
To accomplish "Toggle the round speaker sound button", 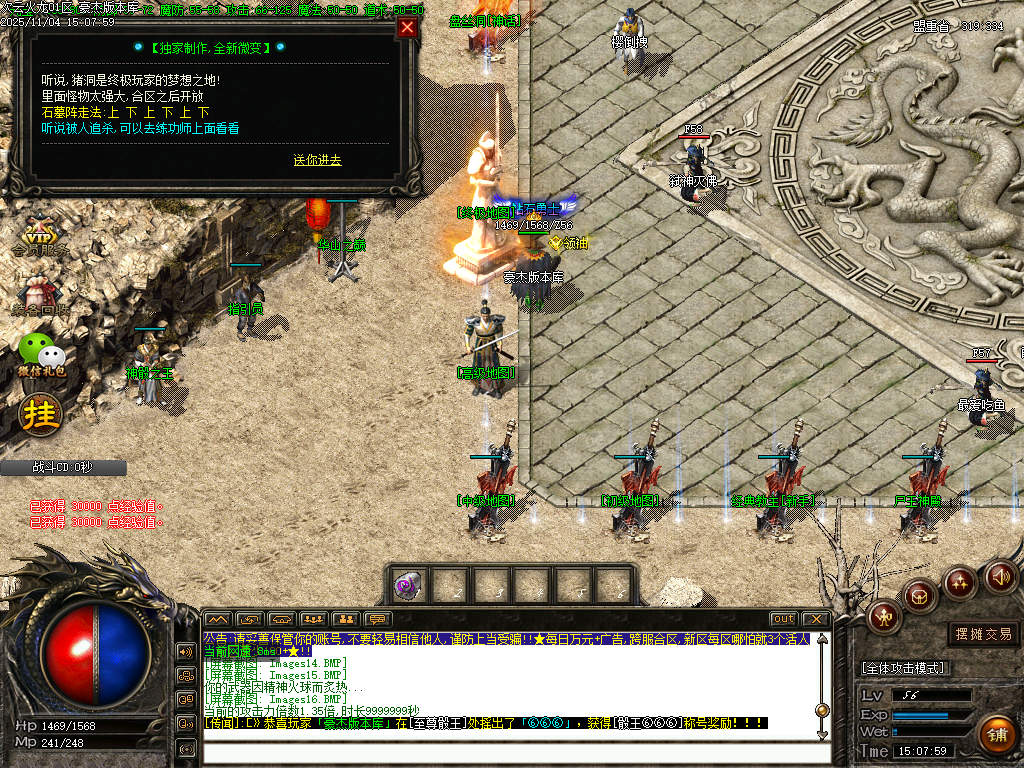I will point(1000,576).
